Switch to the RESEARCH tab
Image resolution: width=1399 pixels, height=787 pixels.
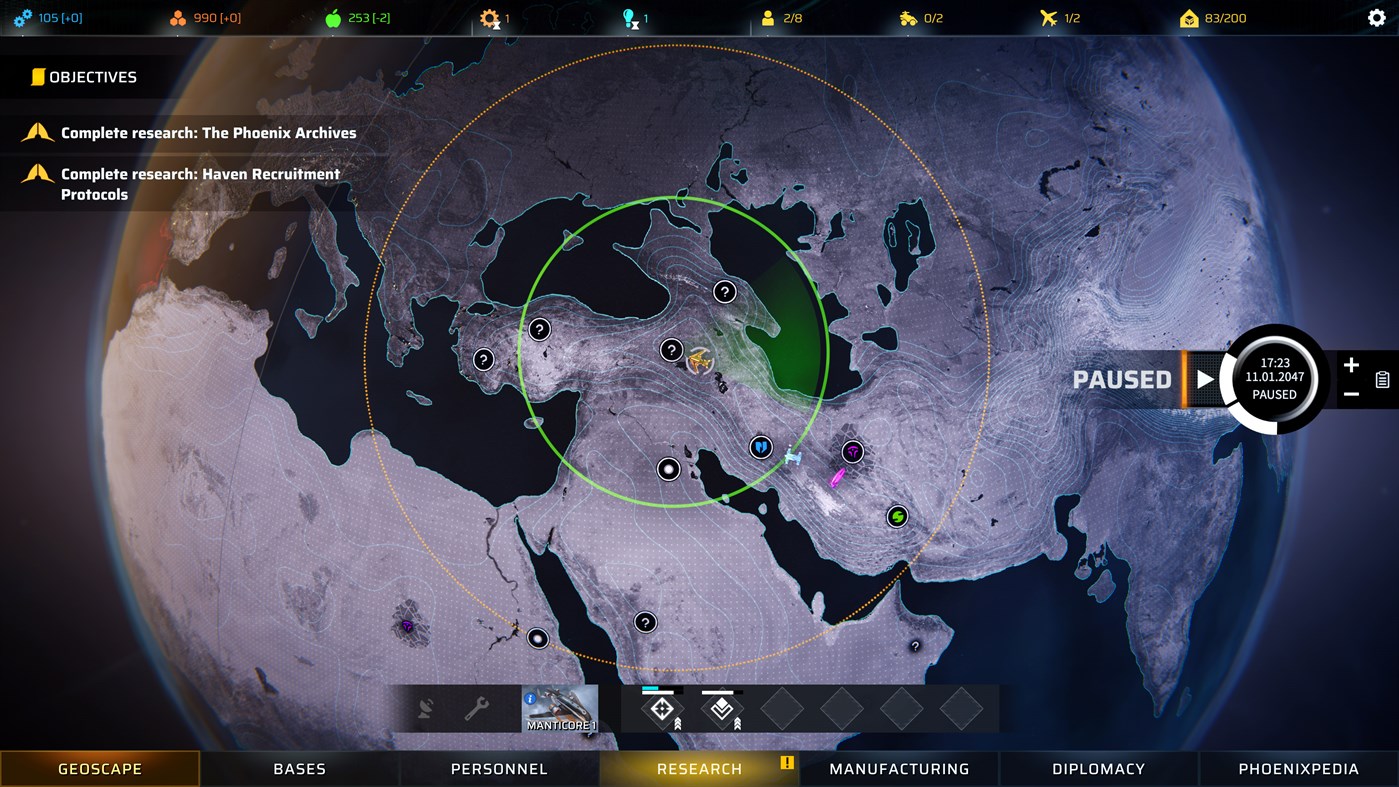[x=698, y=768]
